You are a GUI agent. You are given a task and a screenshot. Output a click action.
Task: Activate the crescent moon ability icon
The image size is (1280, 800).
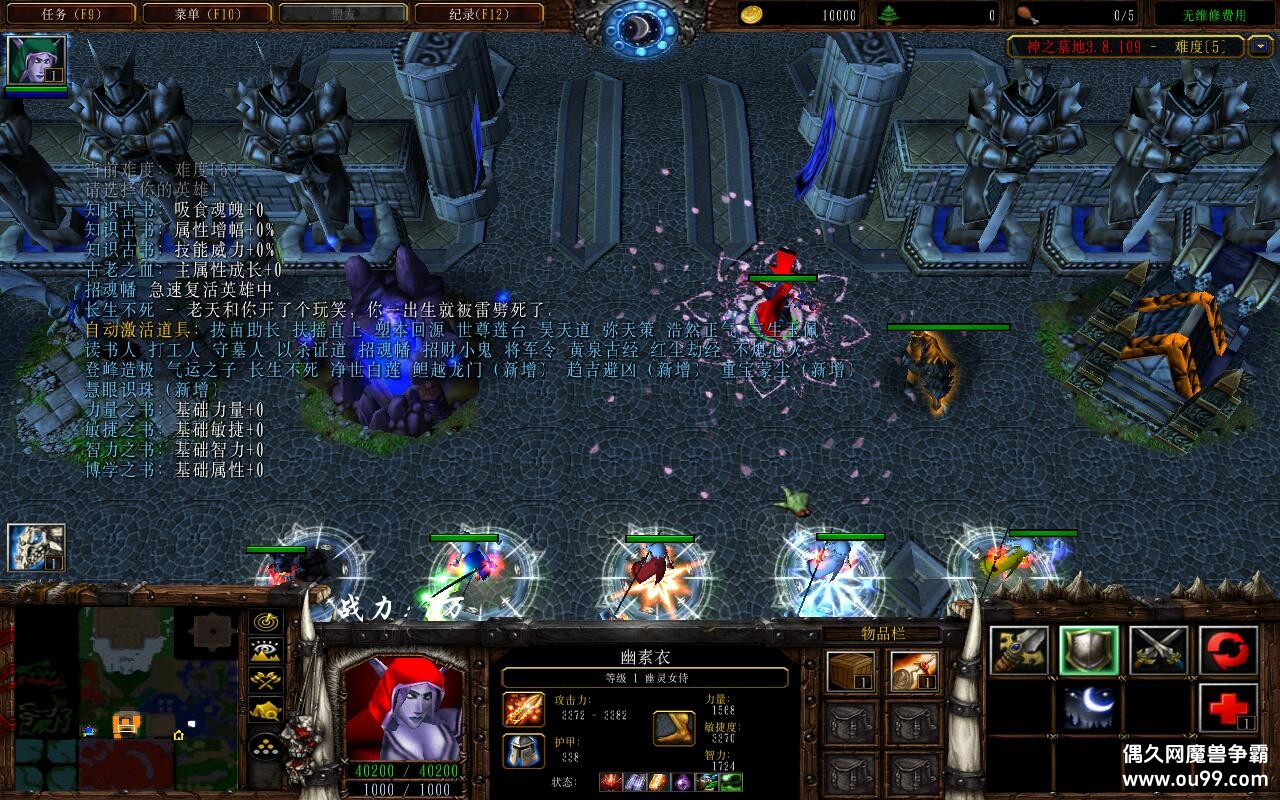tap(1089, 708)
